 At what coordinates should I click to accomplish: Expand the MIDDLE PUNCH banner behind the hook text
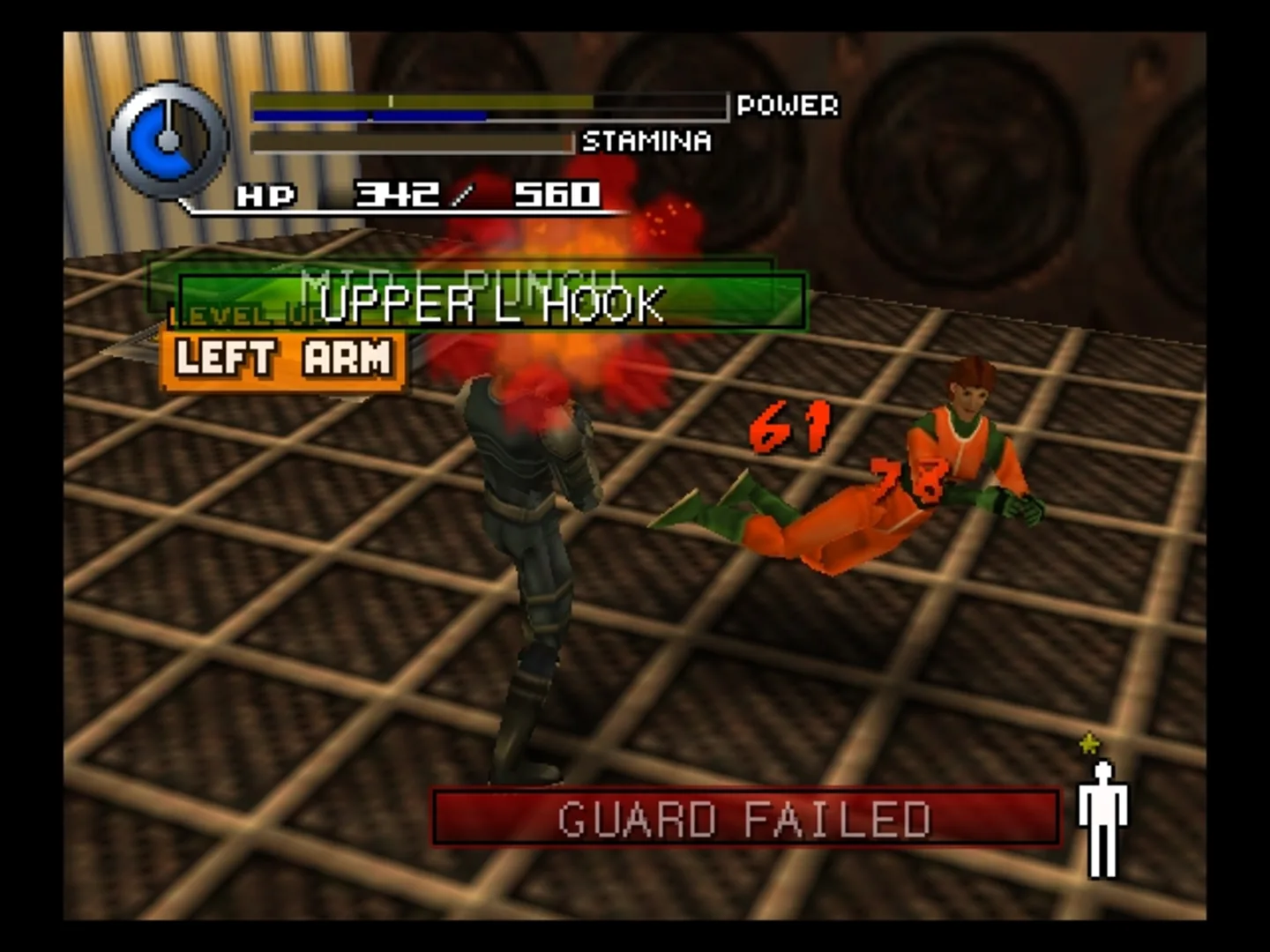(459, 275)
